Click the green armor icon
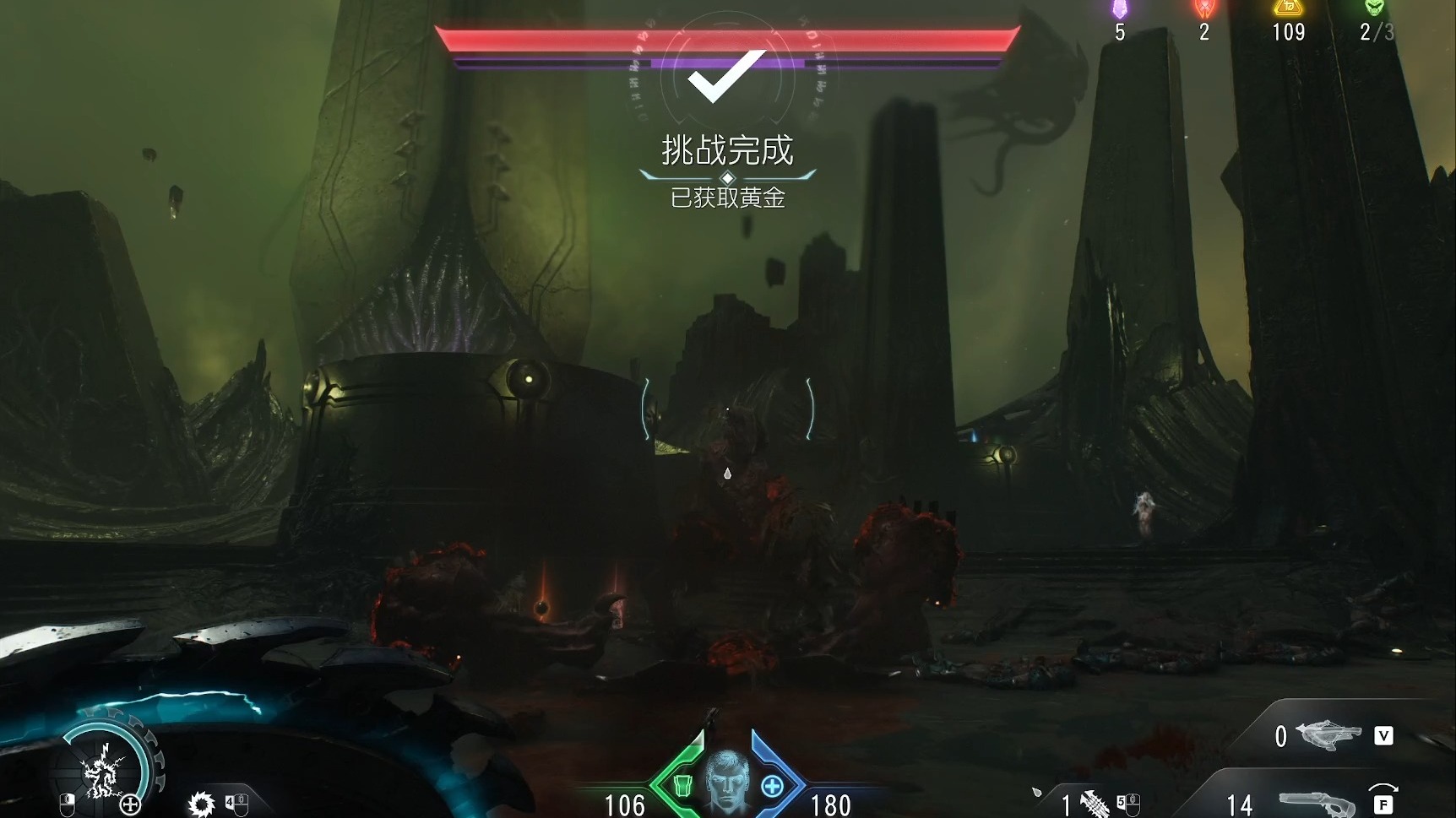The height and width of the screenshot is (818, 1456). pos(683,787)
